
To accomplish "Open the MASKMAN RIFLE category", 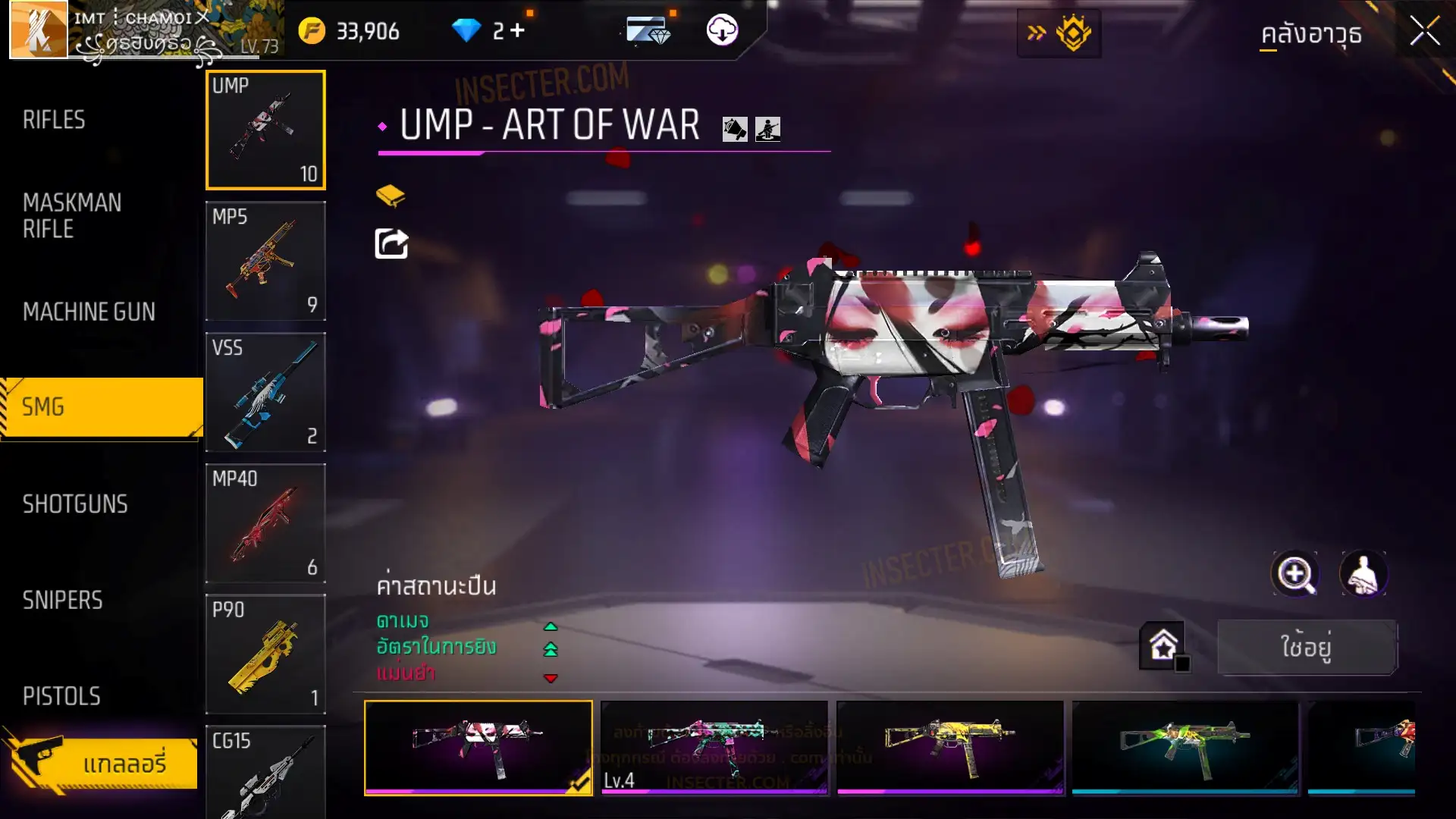I will pyautogui.click(x=72, y=215).
